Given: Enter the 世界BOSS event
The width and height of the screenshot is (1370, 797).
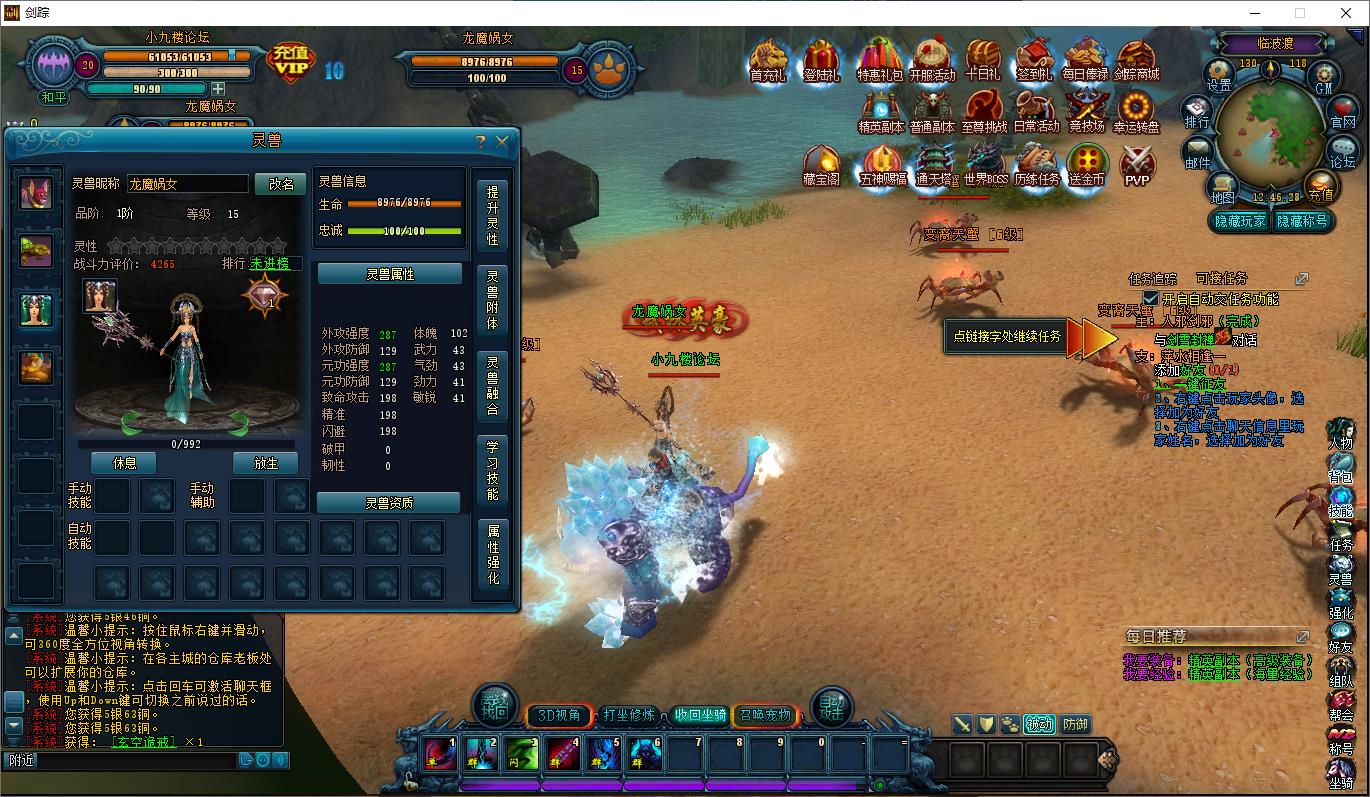Looking at the screenshot, I should pos(985,165).
